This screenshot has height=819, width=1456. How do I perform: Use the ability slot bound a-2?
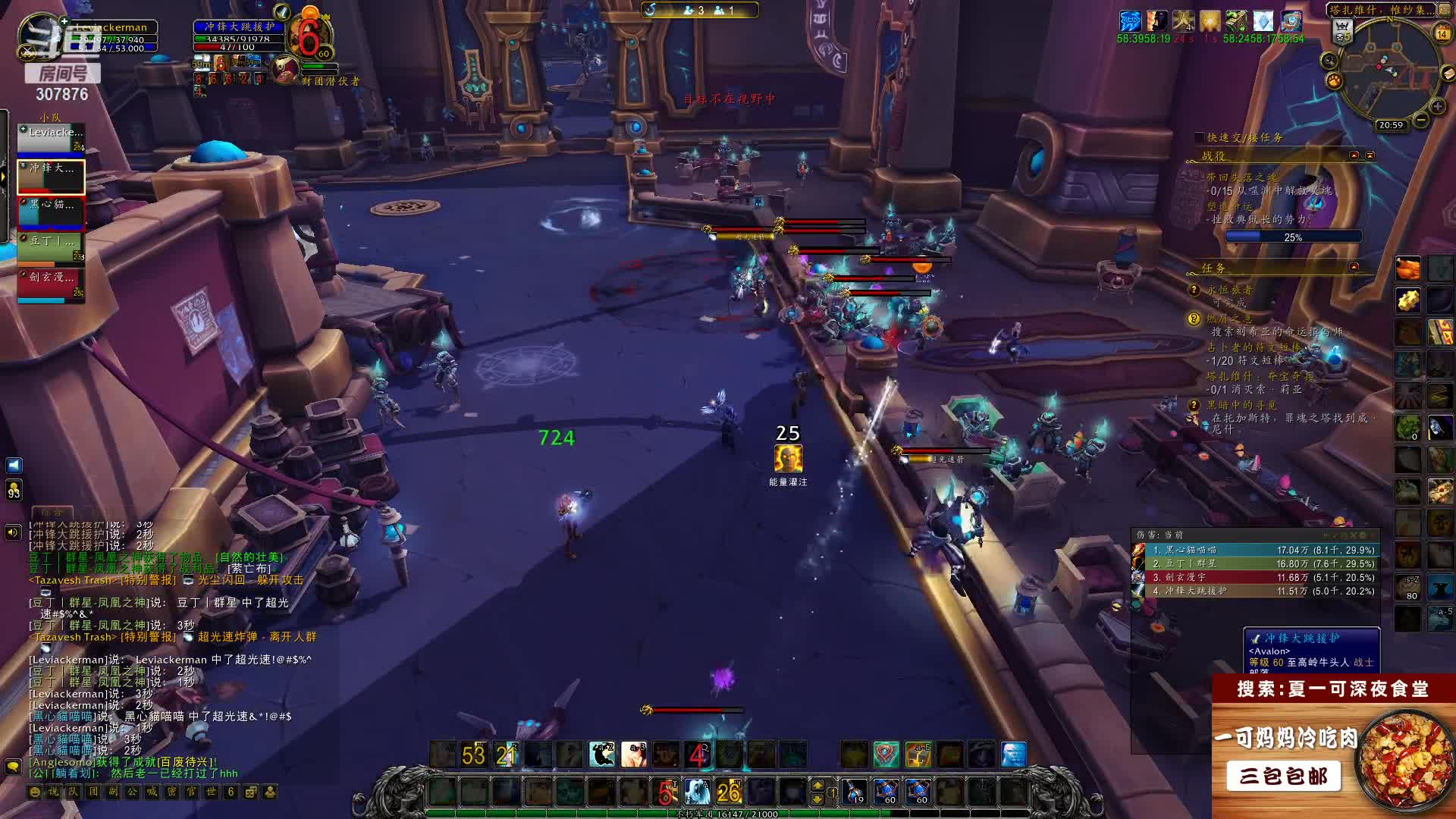coord(602,755)
